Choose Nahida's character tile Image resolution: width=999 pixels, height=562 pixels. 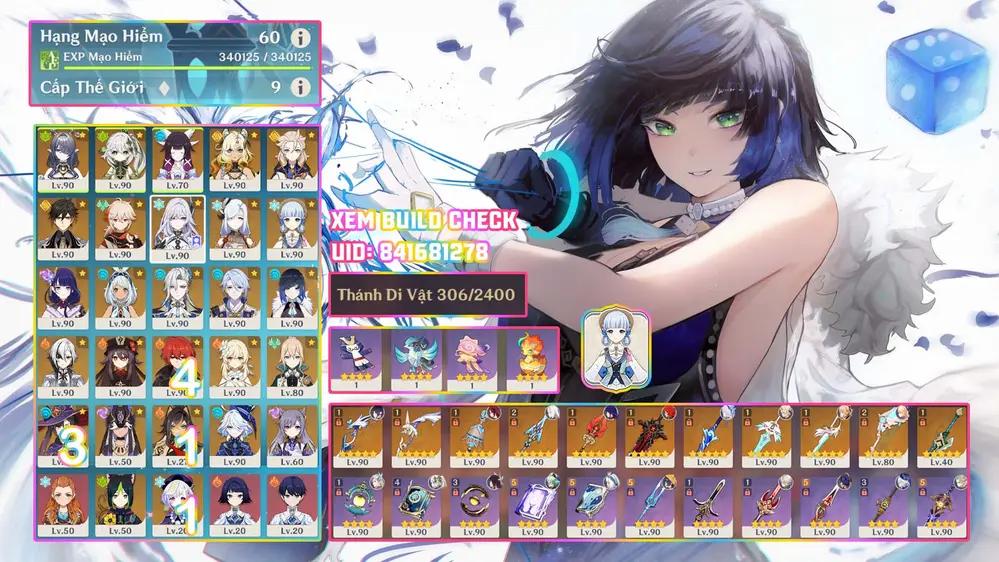point(120,159)
